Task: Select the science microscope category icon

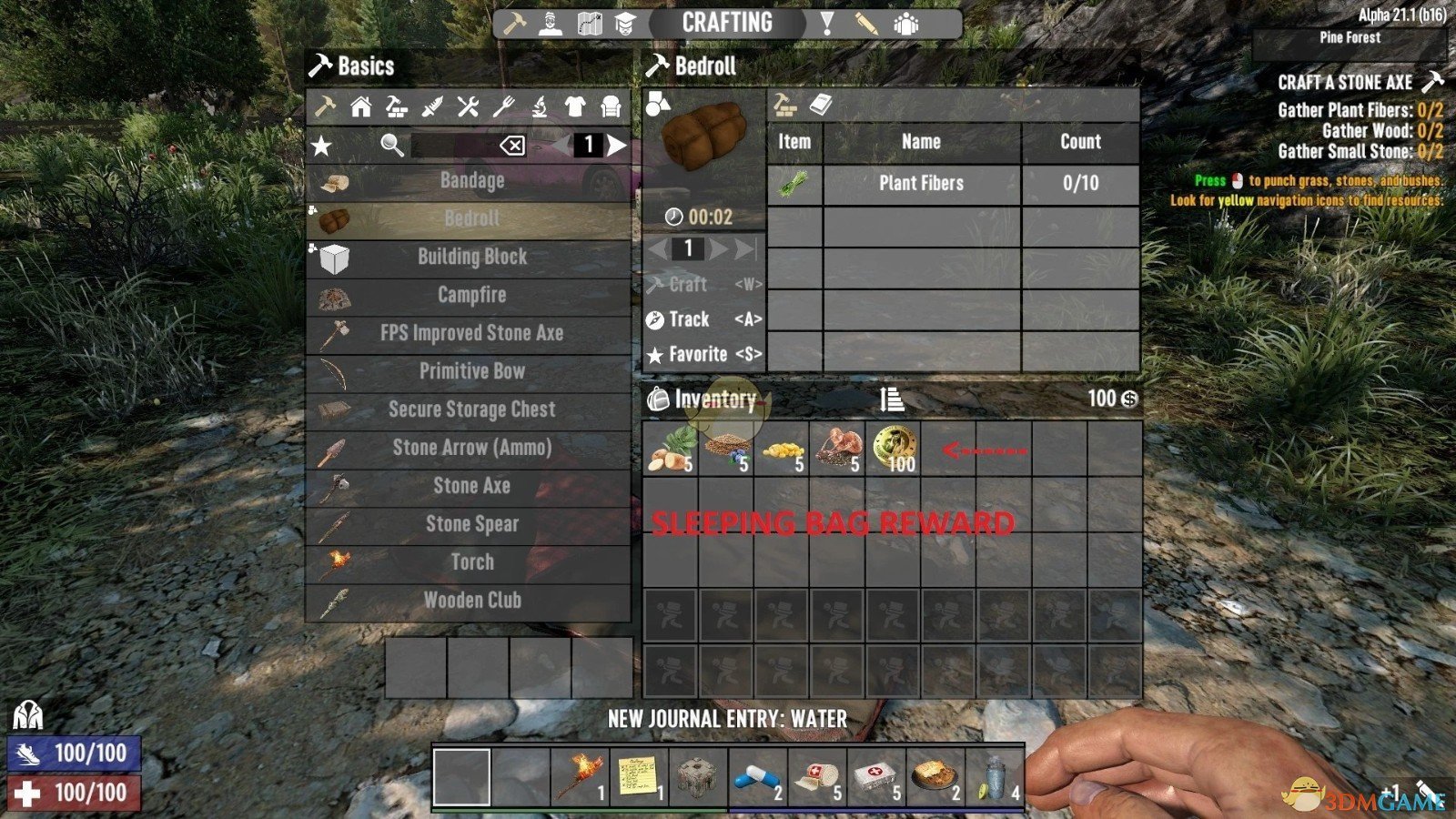Action: click(539, 107)
